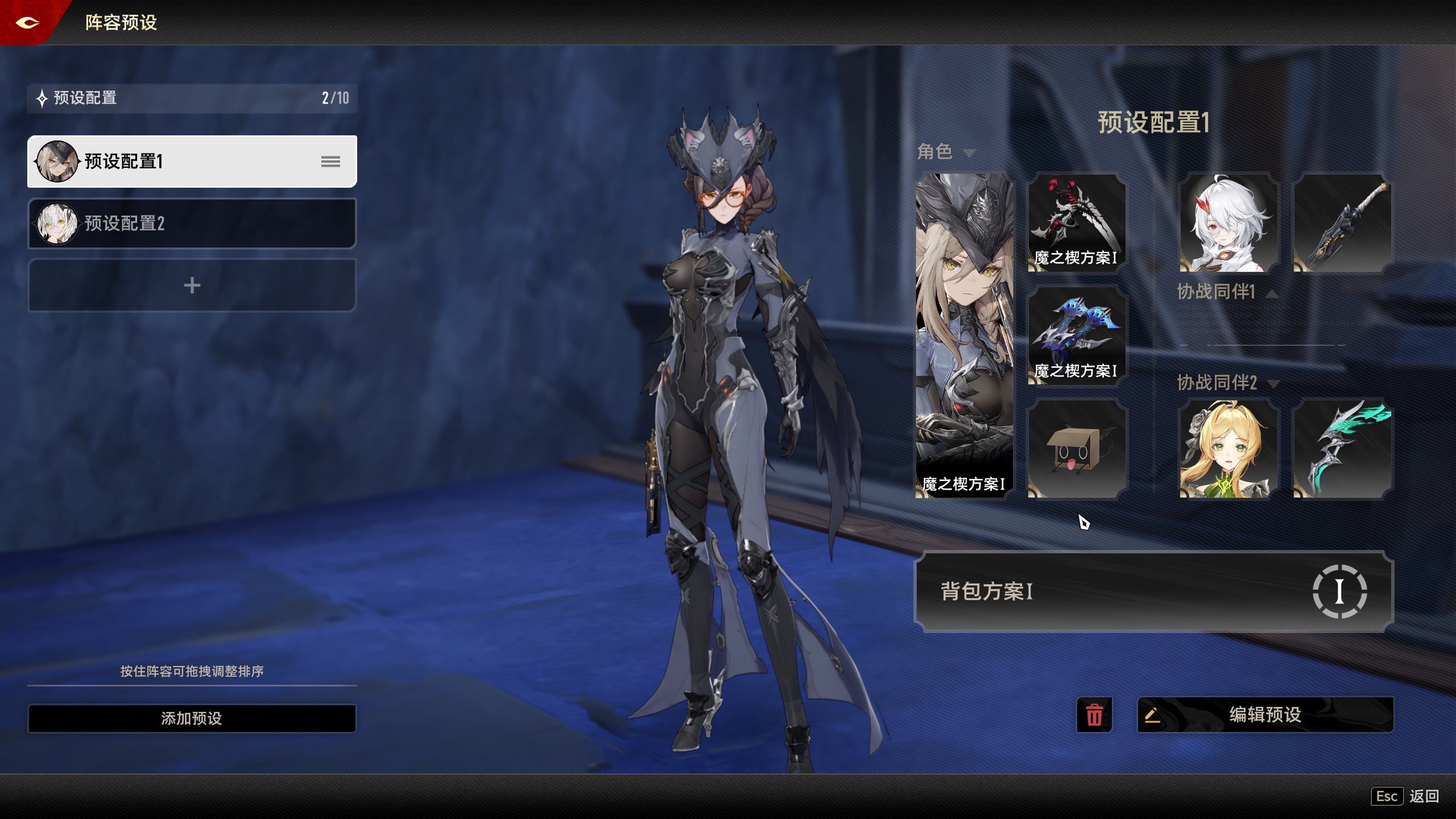Click the plus empty preset slot
This screenshot has width=1456, height=819.
tap(192, 285)
